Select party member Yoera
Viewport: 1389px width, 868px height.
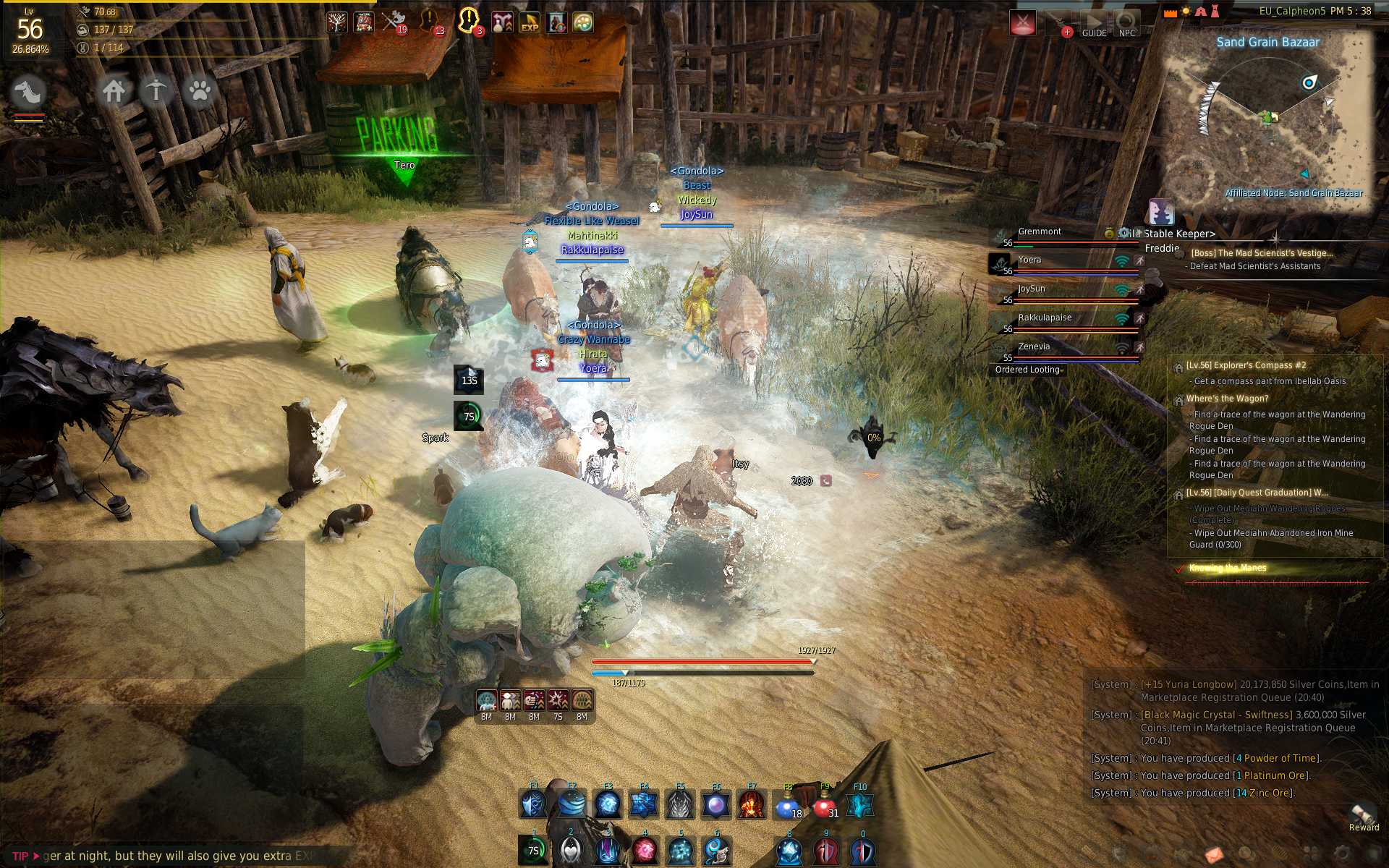coord(1029,260)
